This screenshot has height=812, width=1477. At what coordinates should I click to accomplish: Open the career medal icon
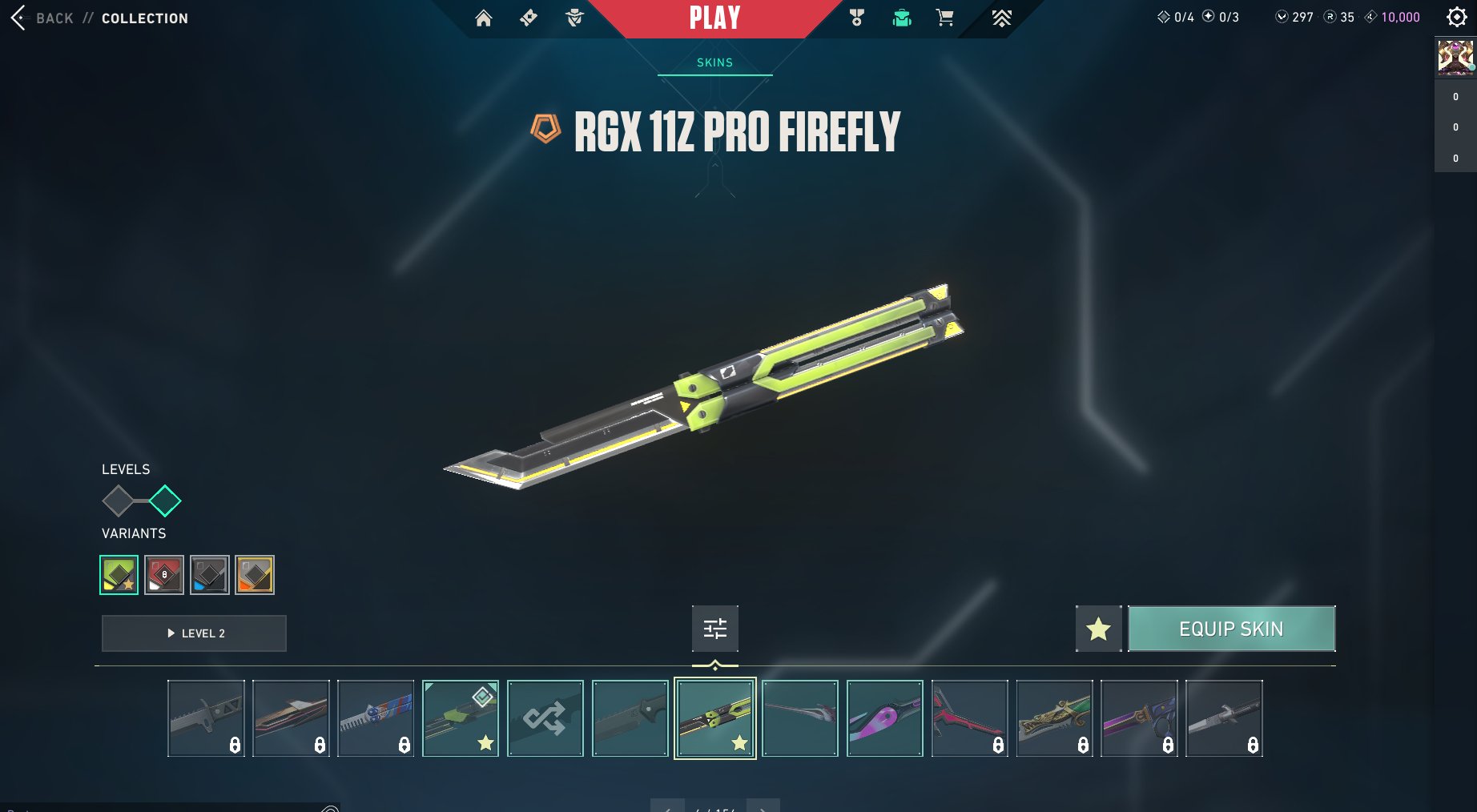(856, 18)
